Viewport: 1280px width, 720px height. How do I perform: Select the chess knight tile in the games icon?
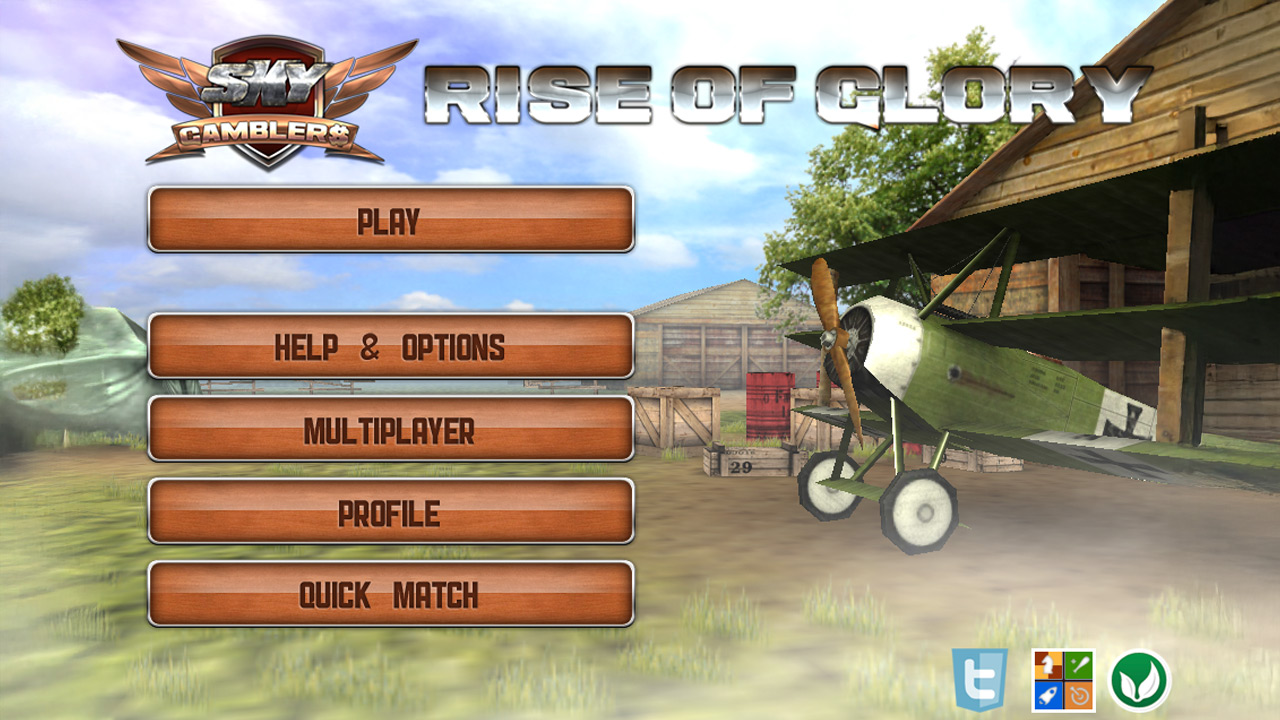click(1047, 667)
